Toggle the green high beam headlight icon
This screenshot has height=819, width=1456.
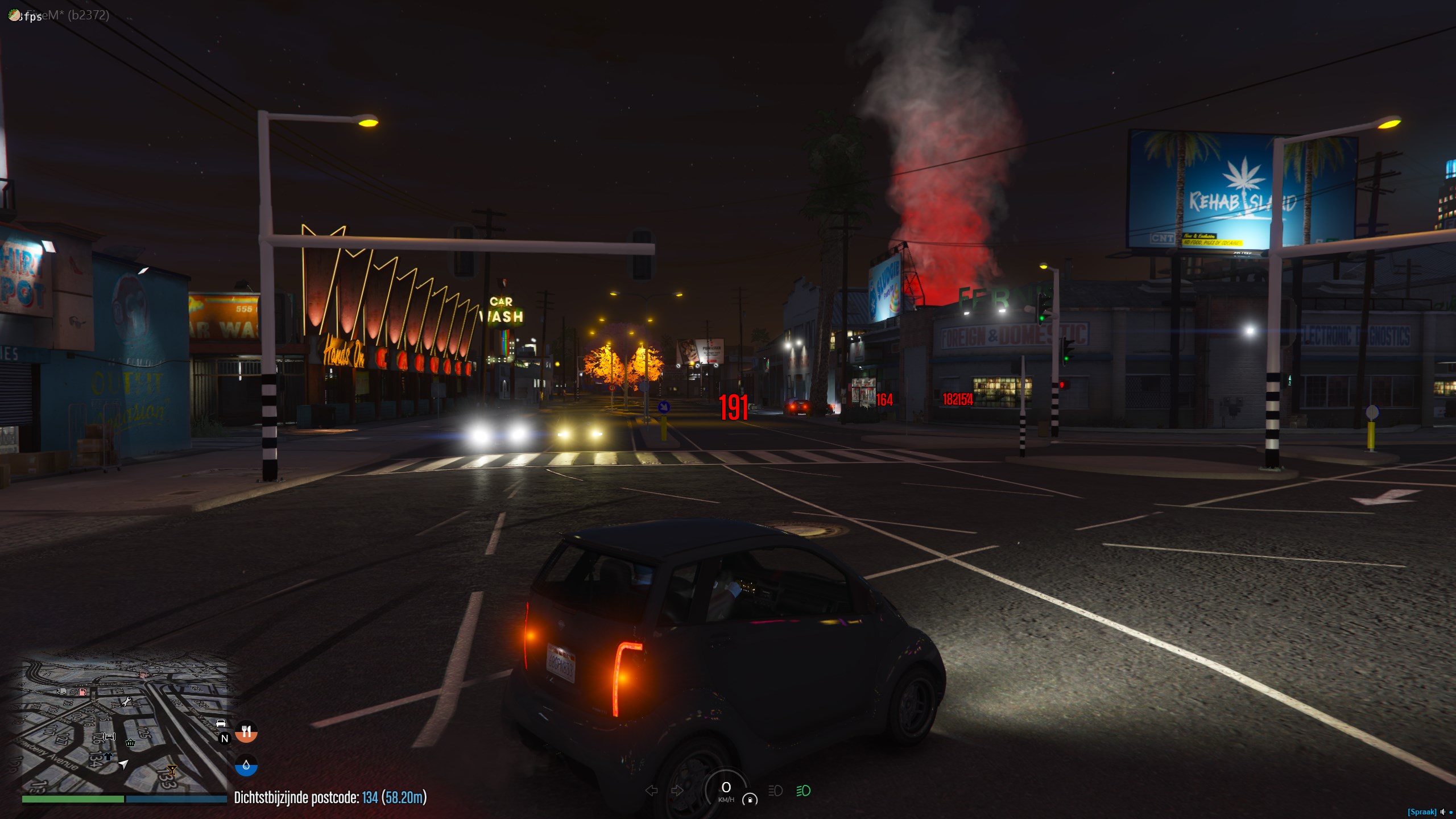pyautogui.click(x=803, y=791)
